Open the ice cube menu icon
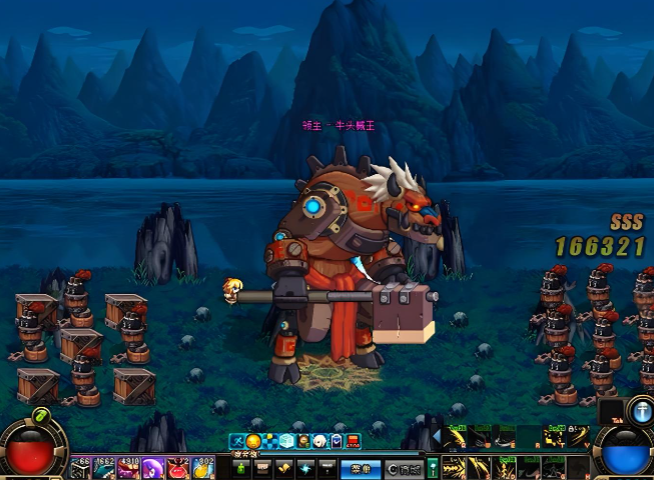 287,440
